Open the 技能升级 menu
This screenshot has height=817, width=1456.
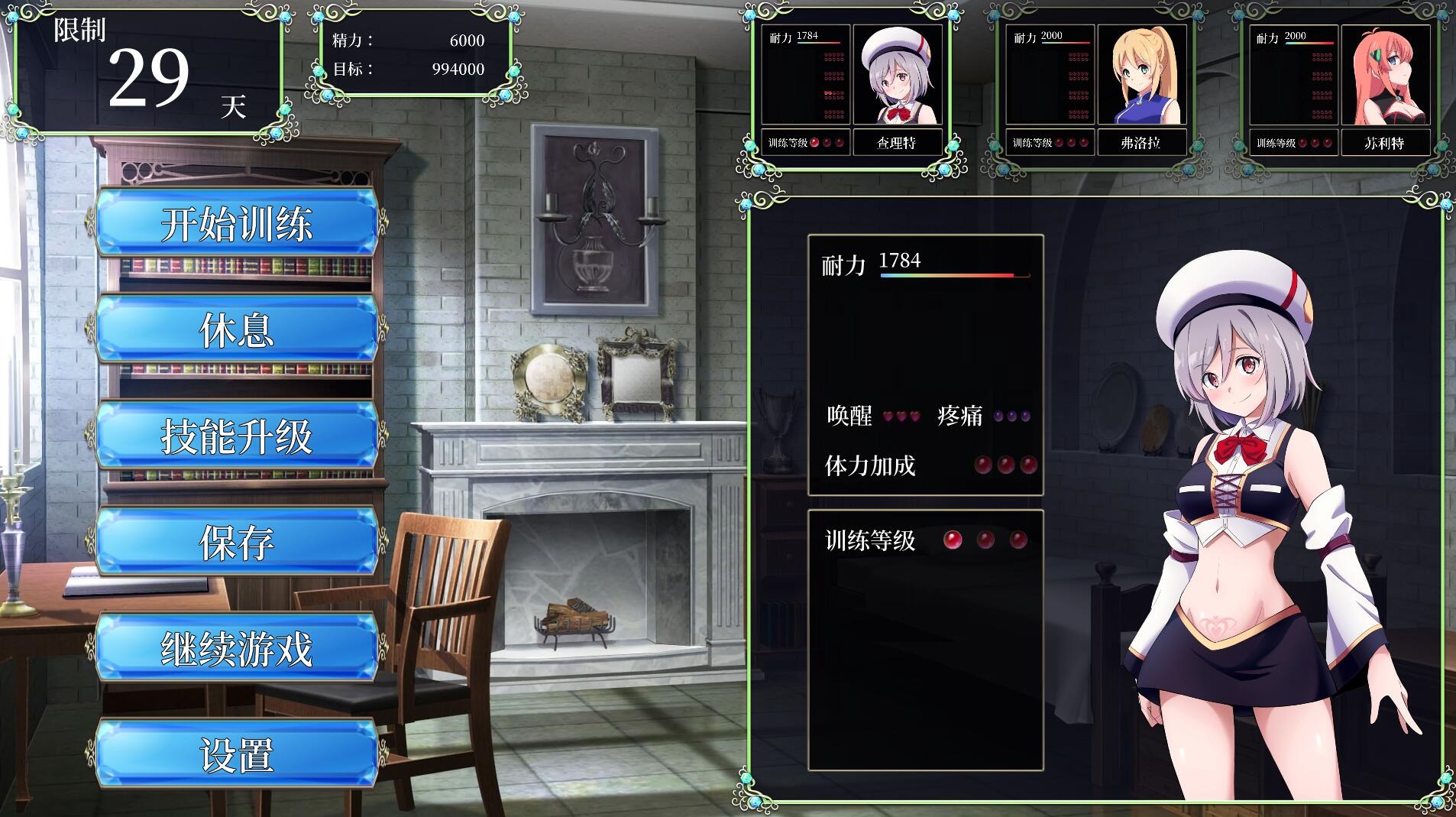[237, 436]
